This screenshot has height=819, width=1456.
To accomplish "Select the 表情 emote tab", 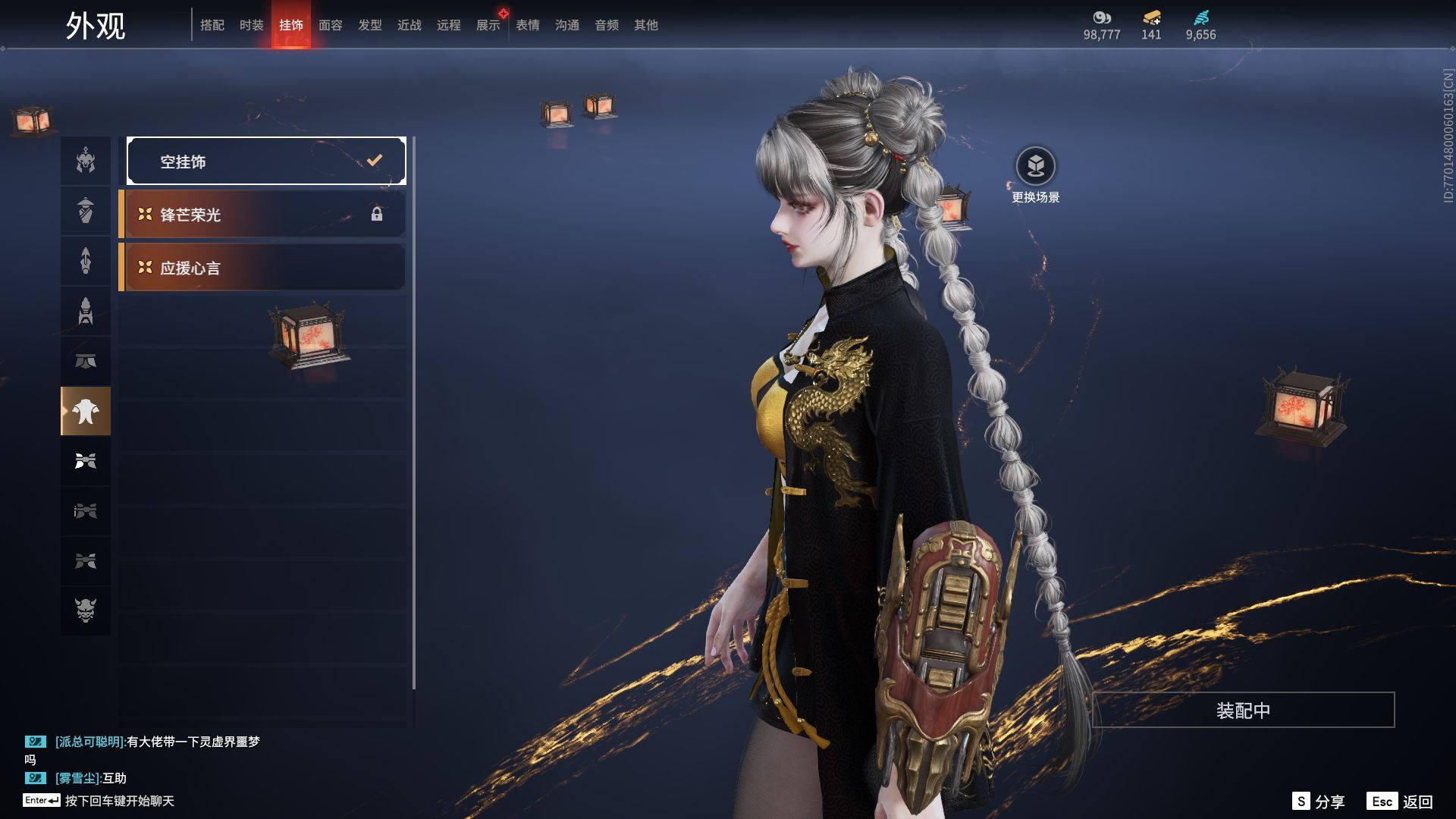I will (x=528, y=25).
